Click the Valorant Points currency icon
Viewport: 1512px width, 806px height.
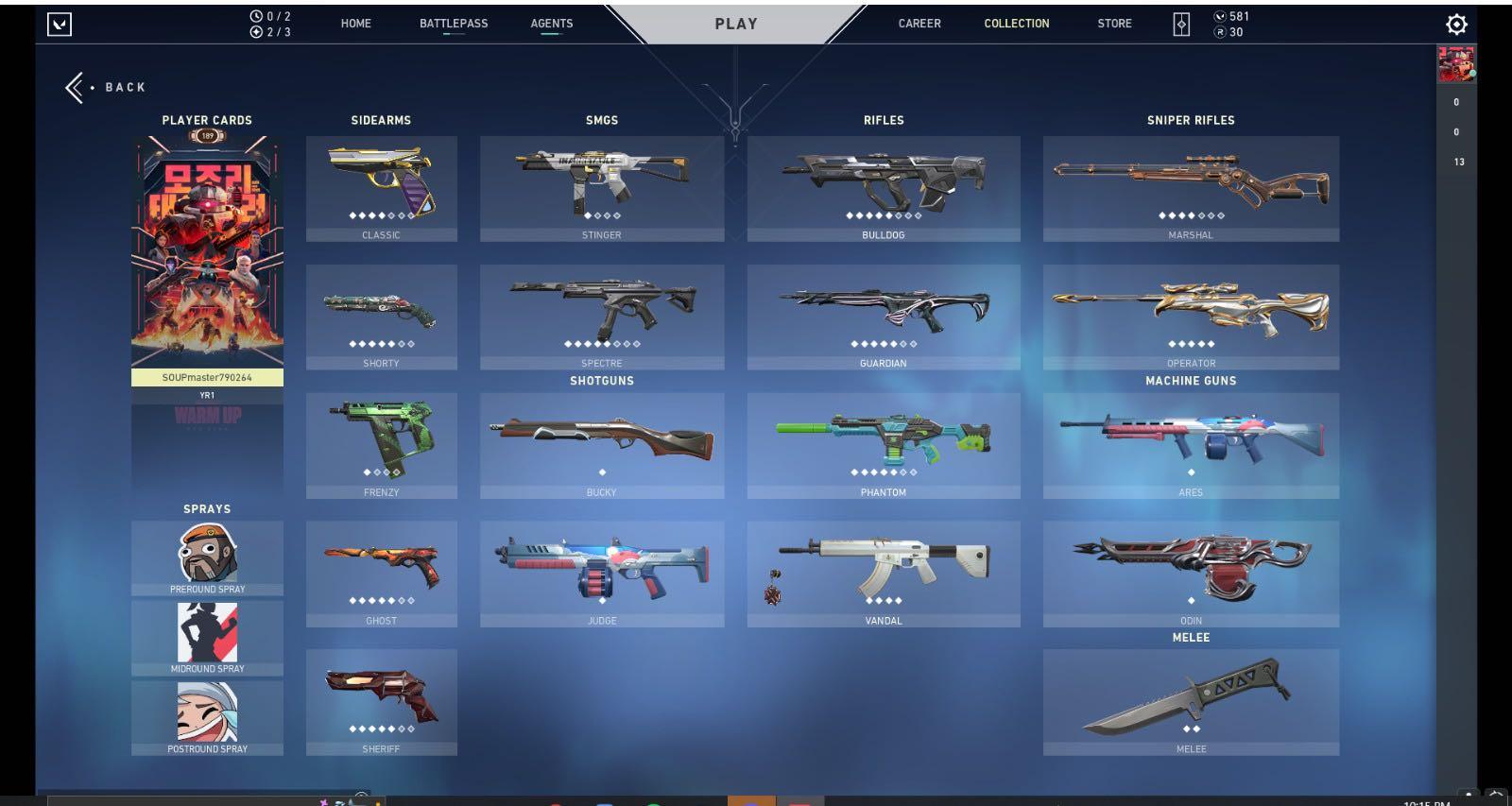tap(1220, 16)
